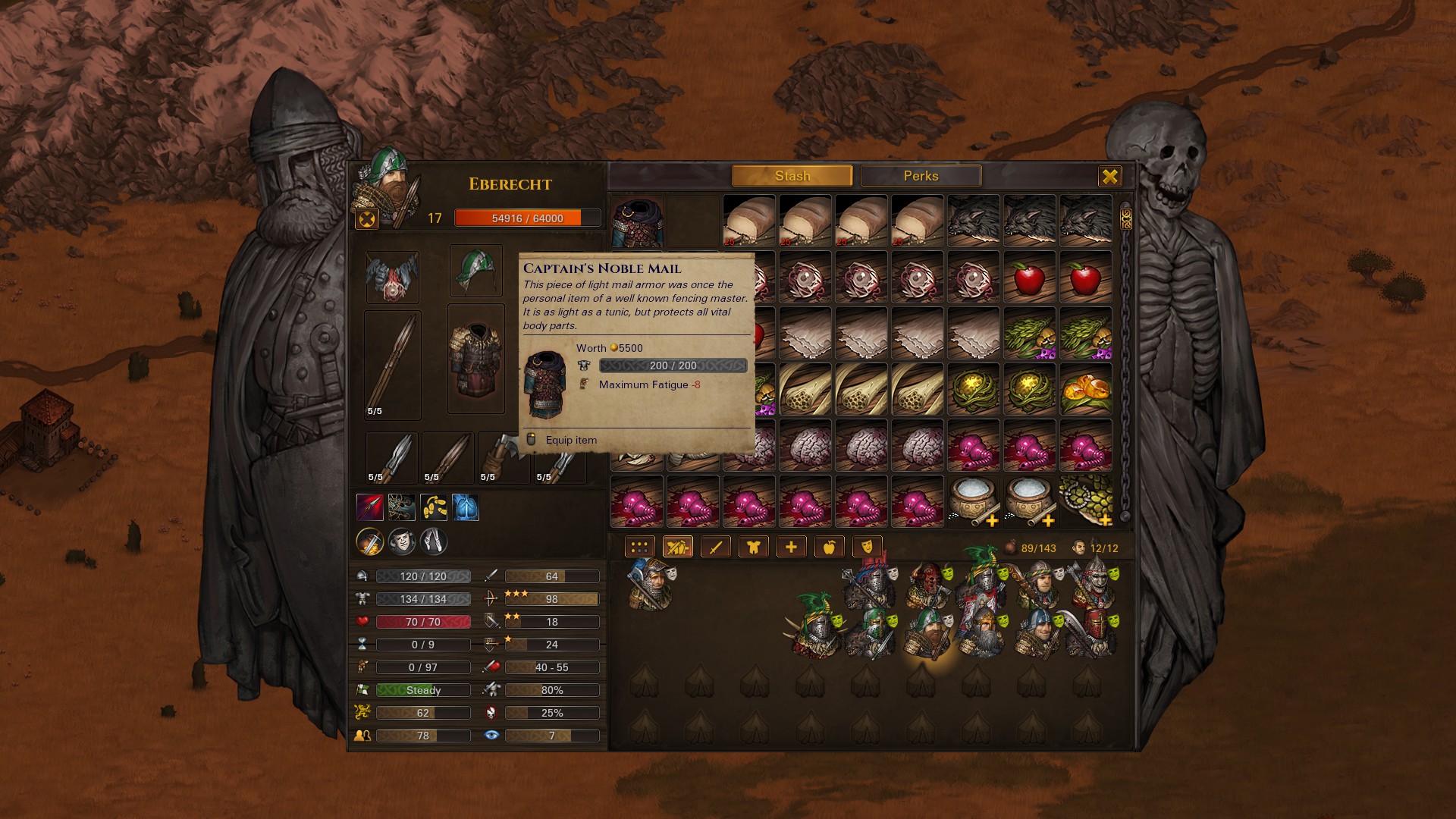Viewport: 1456px width, 819px height.
Task: Click the yellow footprints trait icon
Action: pyautogui.click(x=434, y=507)
